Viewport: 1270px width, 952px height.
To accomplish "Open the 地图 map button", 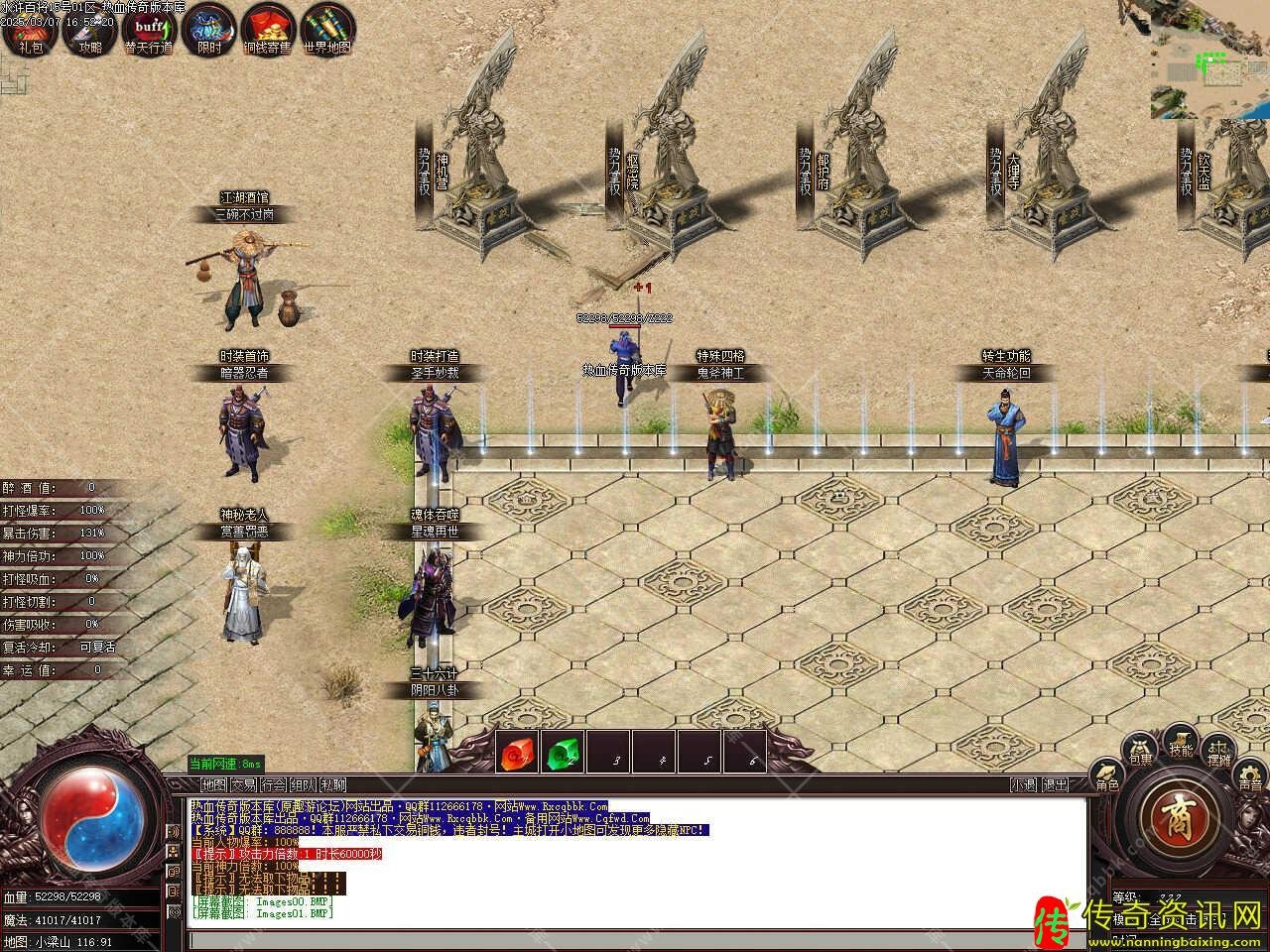I will (x=213, y=784).
